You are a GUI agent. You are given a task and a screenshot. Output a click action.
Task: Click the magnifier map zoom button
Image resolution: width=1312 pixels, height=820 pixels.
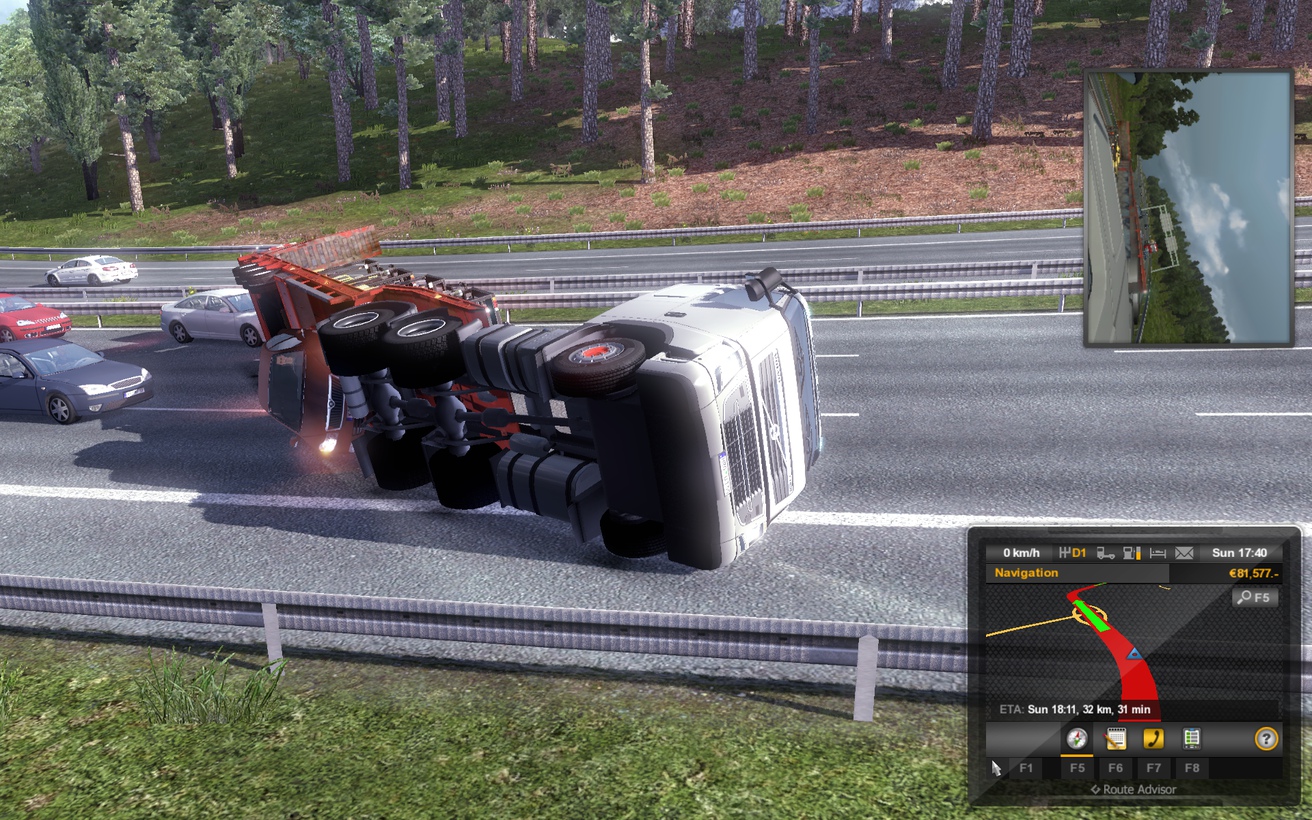1255,597
